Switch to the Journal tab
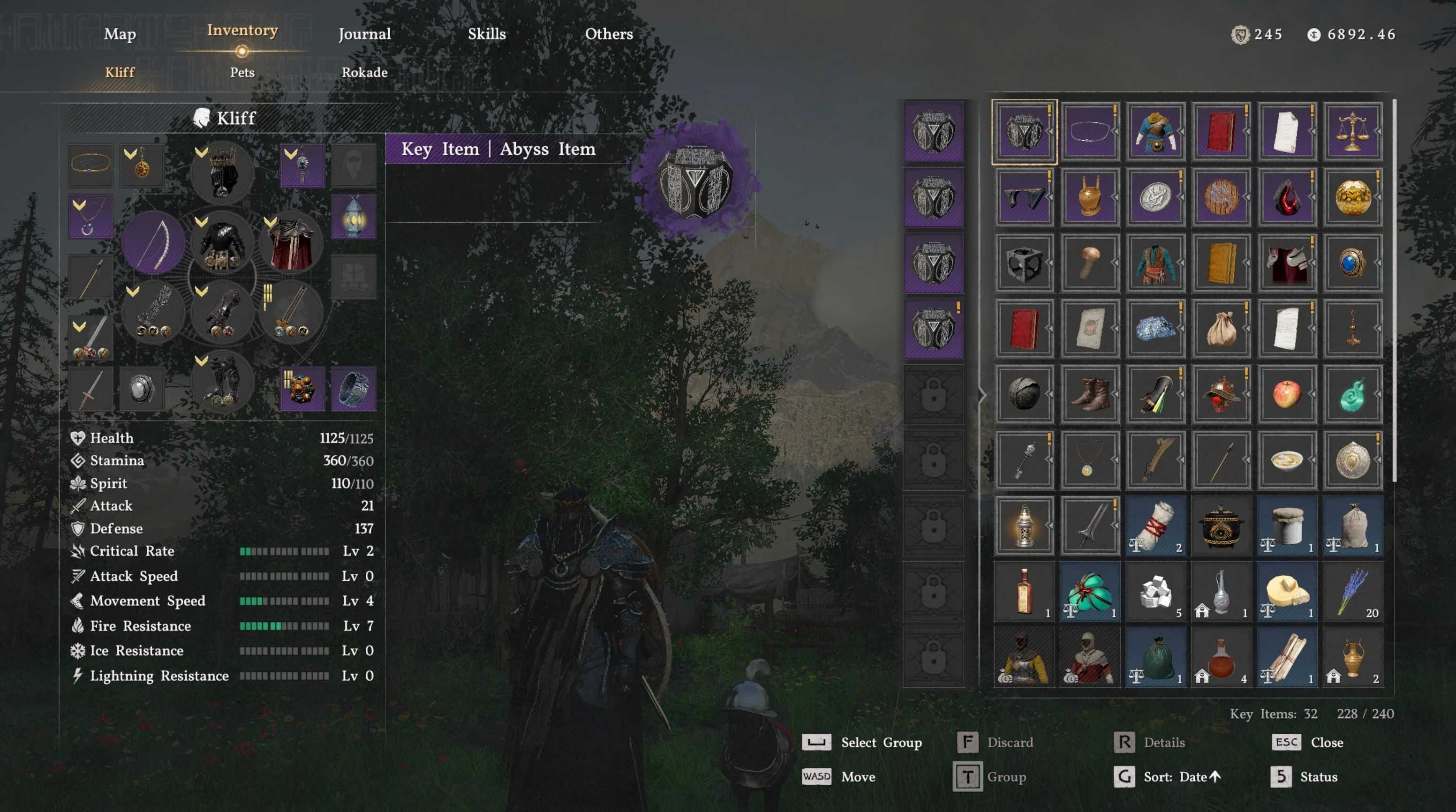1456x812 pixels. pos(364,34)
